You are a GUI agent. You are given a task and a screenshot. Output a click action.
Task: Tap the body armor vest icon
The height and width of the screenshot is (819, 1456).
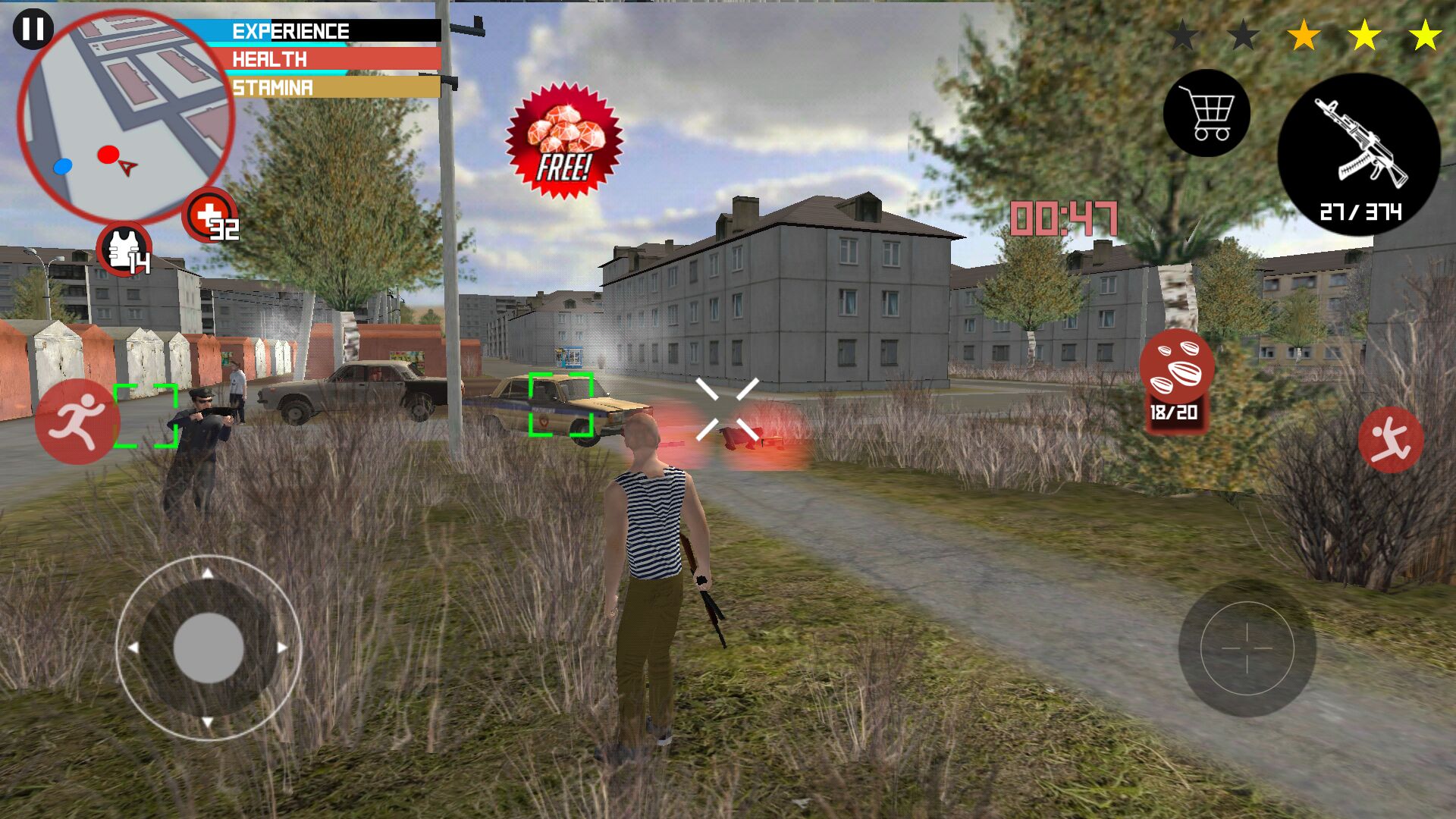pyautogui.click(x=124, y=249)
